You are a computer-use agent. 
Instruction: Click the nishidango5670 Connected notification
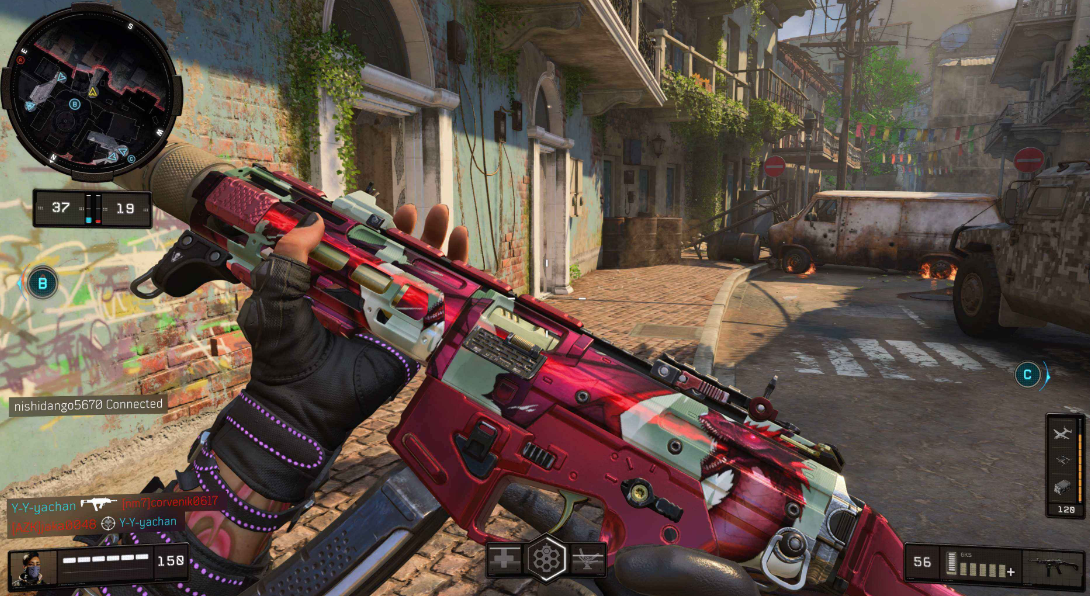88,405
